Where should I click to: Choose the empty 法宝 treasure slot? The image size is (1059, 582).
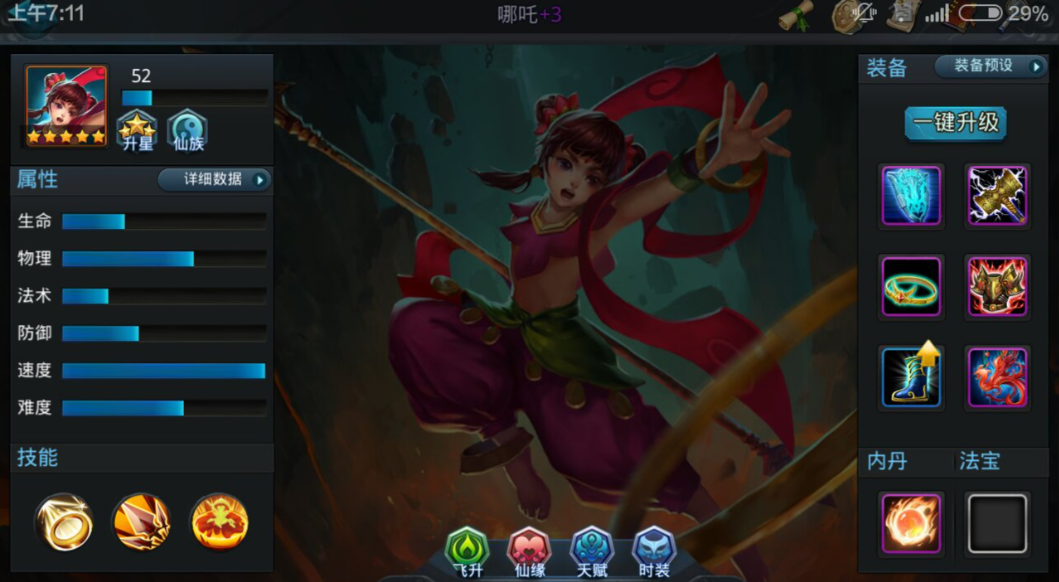point(997,523)
